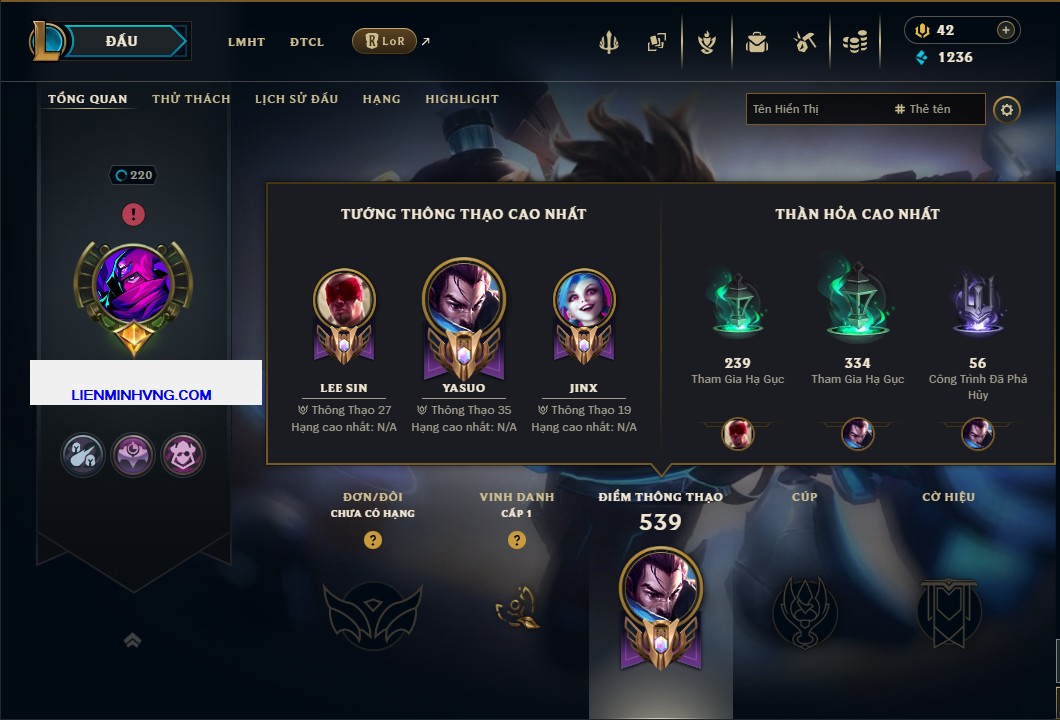Click the ĐẤU play button
Image resolution: width=1060 pixels, height=720 pixels.
(x=122, y=41)
